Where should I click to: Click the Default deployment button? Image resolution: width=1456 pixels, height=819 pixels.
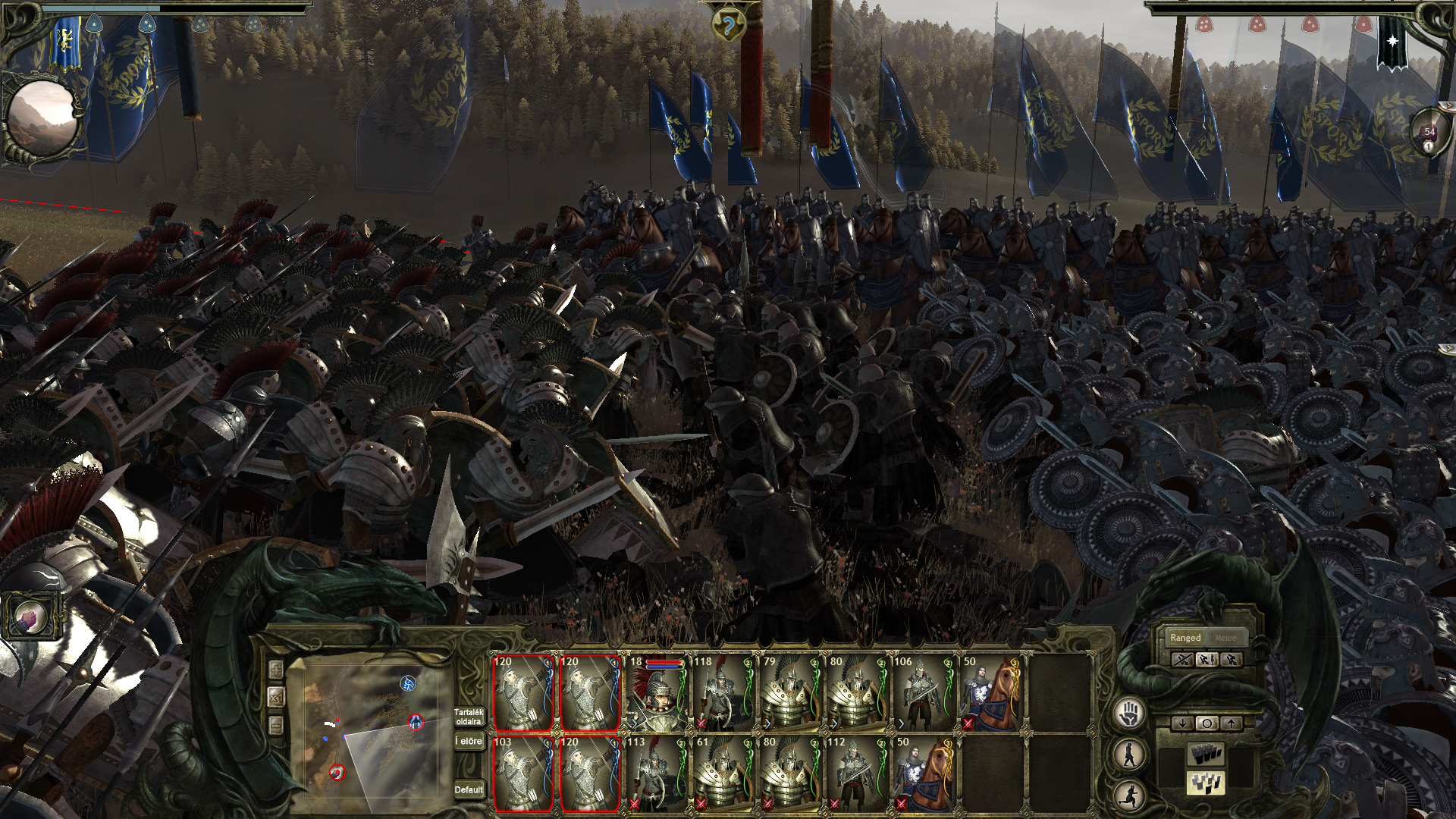(469, 789)
